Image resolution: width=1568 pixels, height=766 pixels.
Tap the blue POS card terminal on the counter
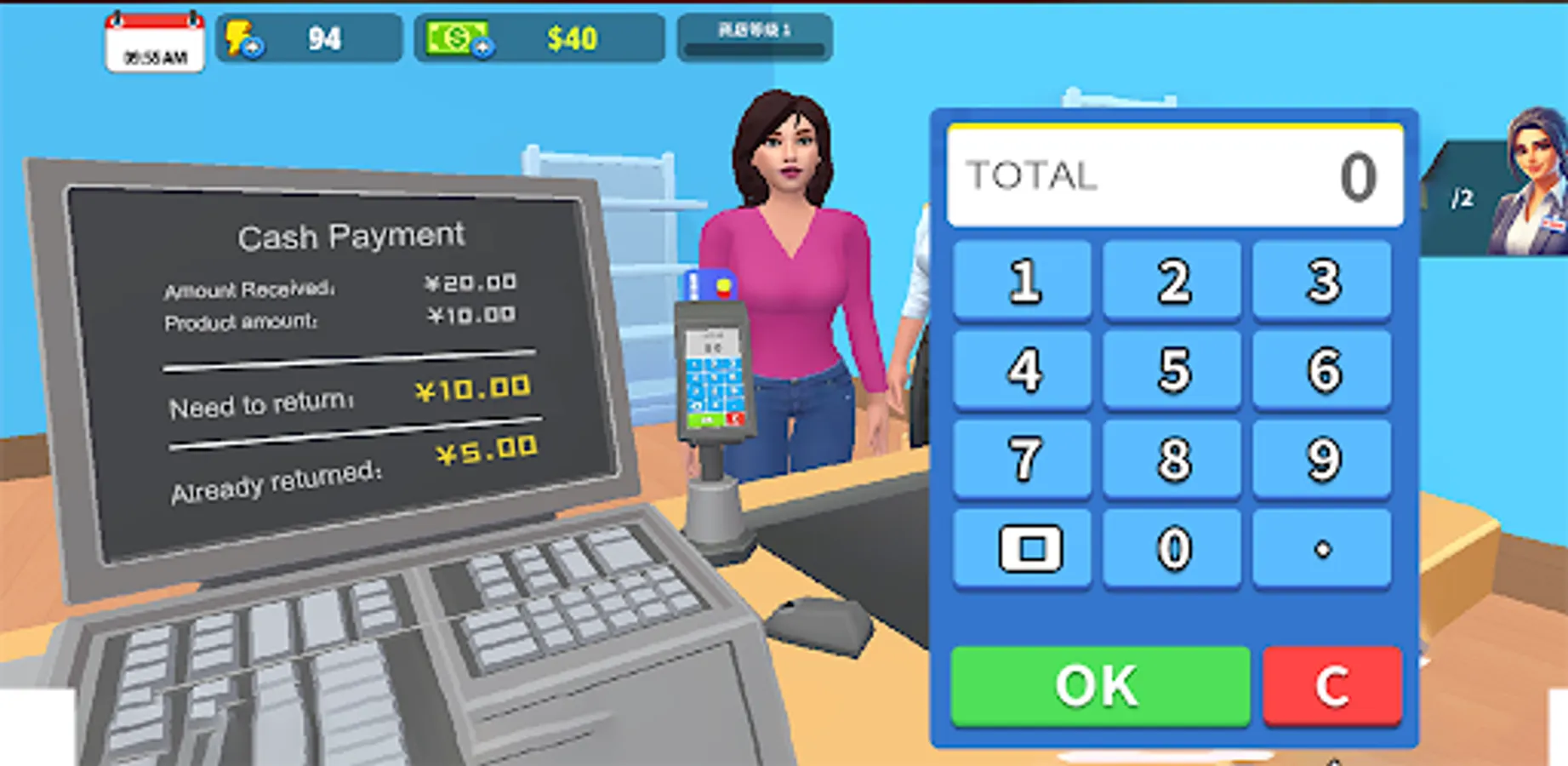pos(711,366)
